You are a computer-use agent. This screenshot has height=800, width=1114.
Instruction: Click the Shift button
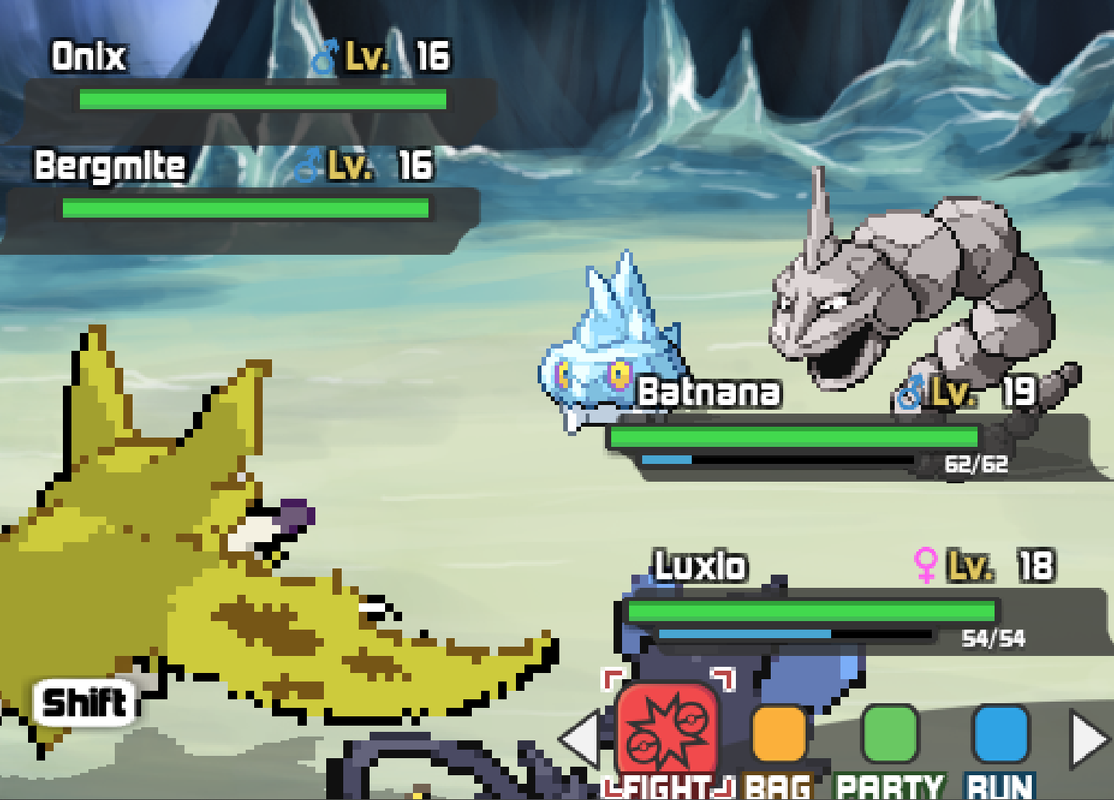coord(86,703)
